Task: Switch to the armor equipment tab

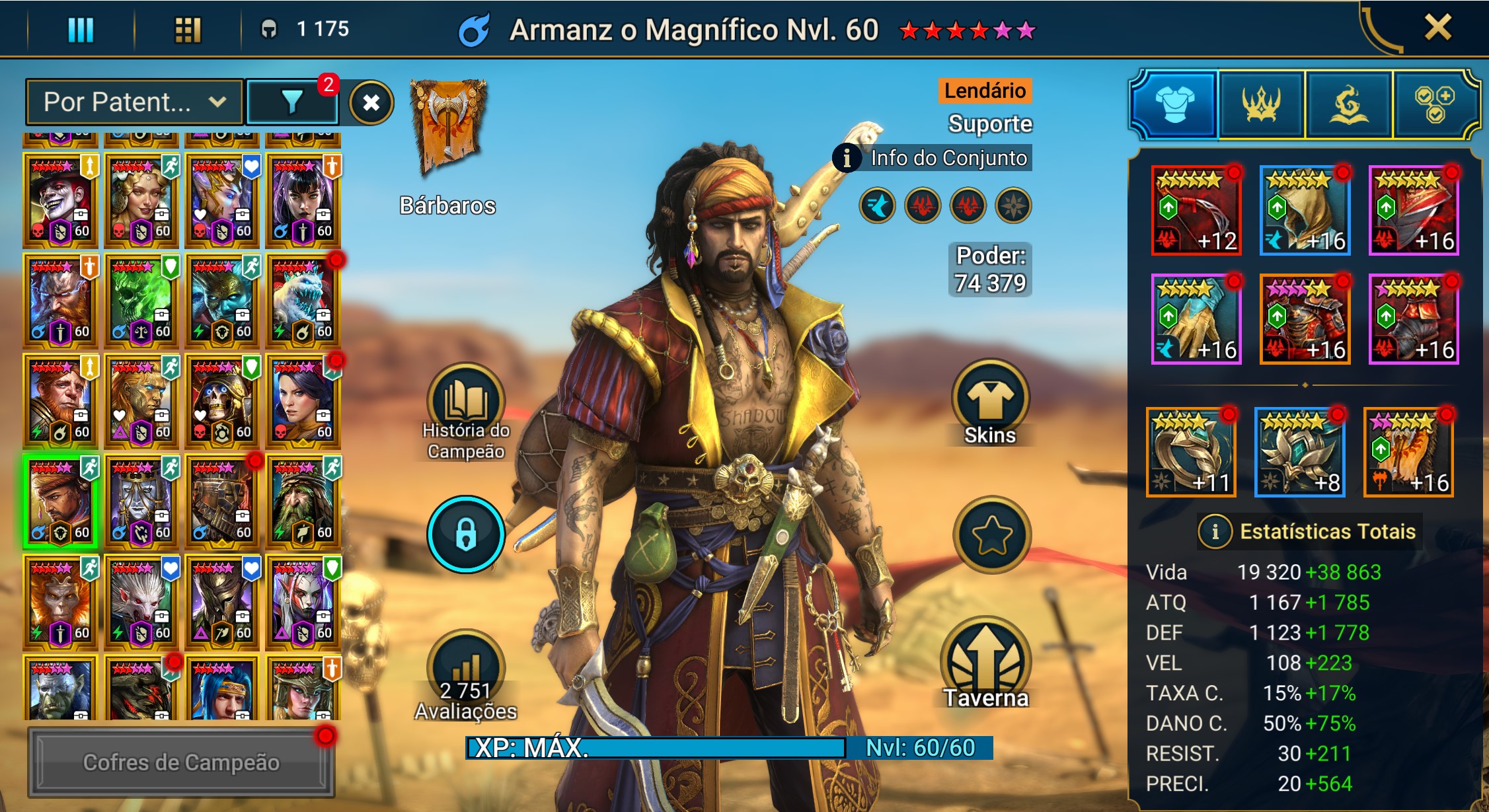Action: coord(1174,104)
